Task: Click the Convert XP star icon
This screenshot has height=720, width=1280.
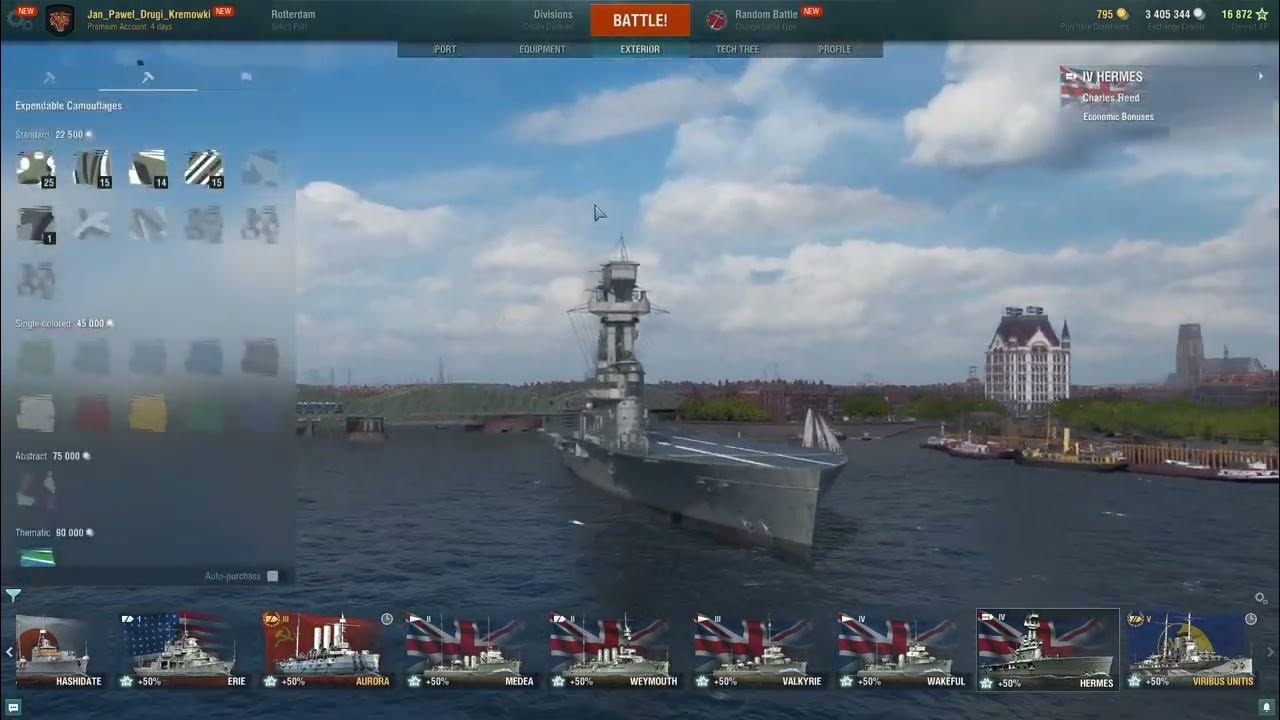Action: (1260, 15)
